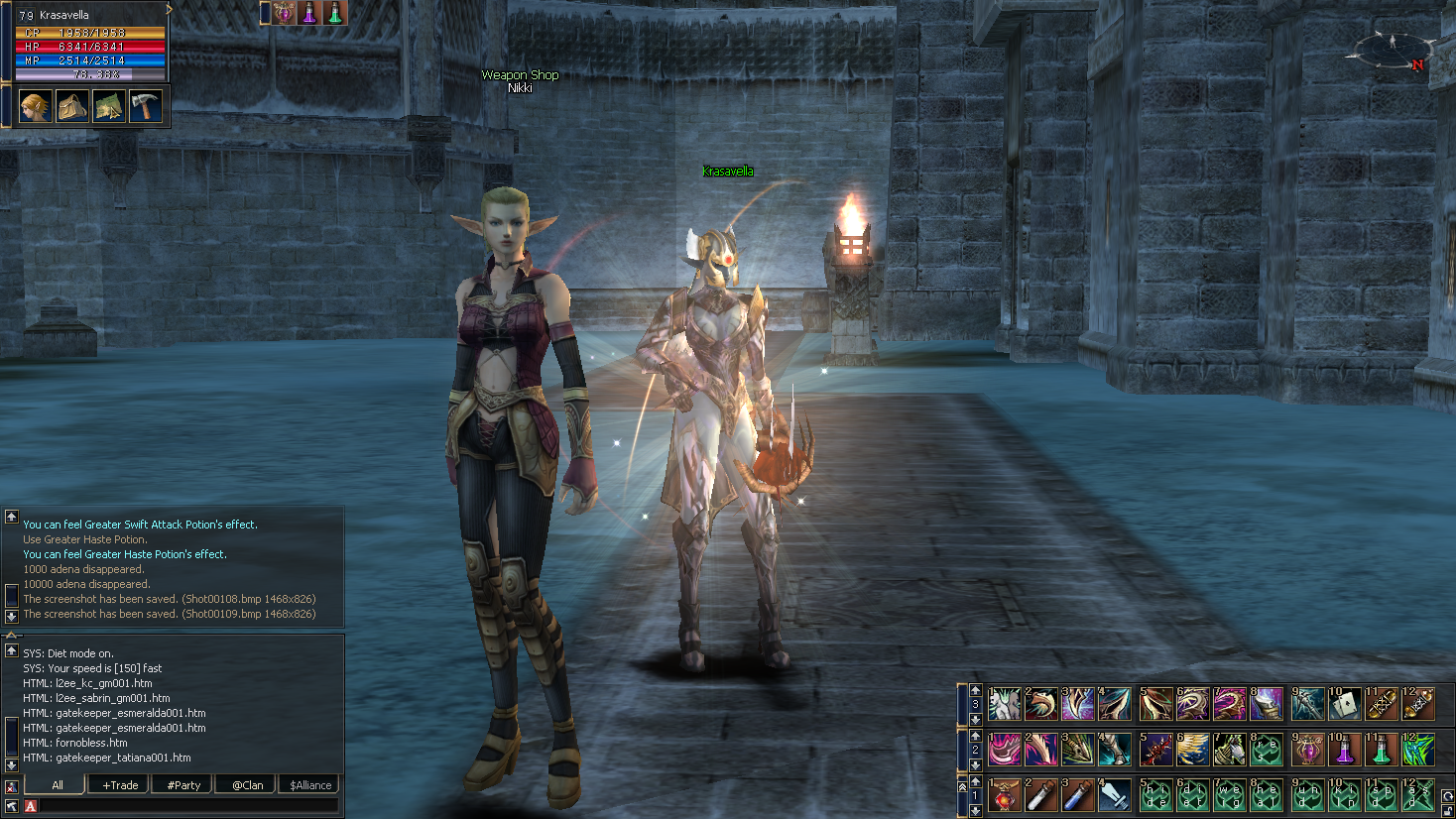Click the rotate hotbar button
Screen dimensions: 1456x819
(x=1448, y=796)
